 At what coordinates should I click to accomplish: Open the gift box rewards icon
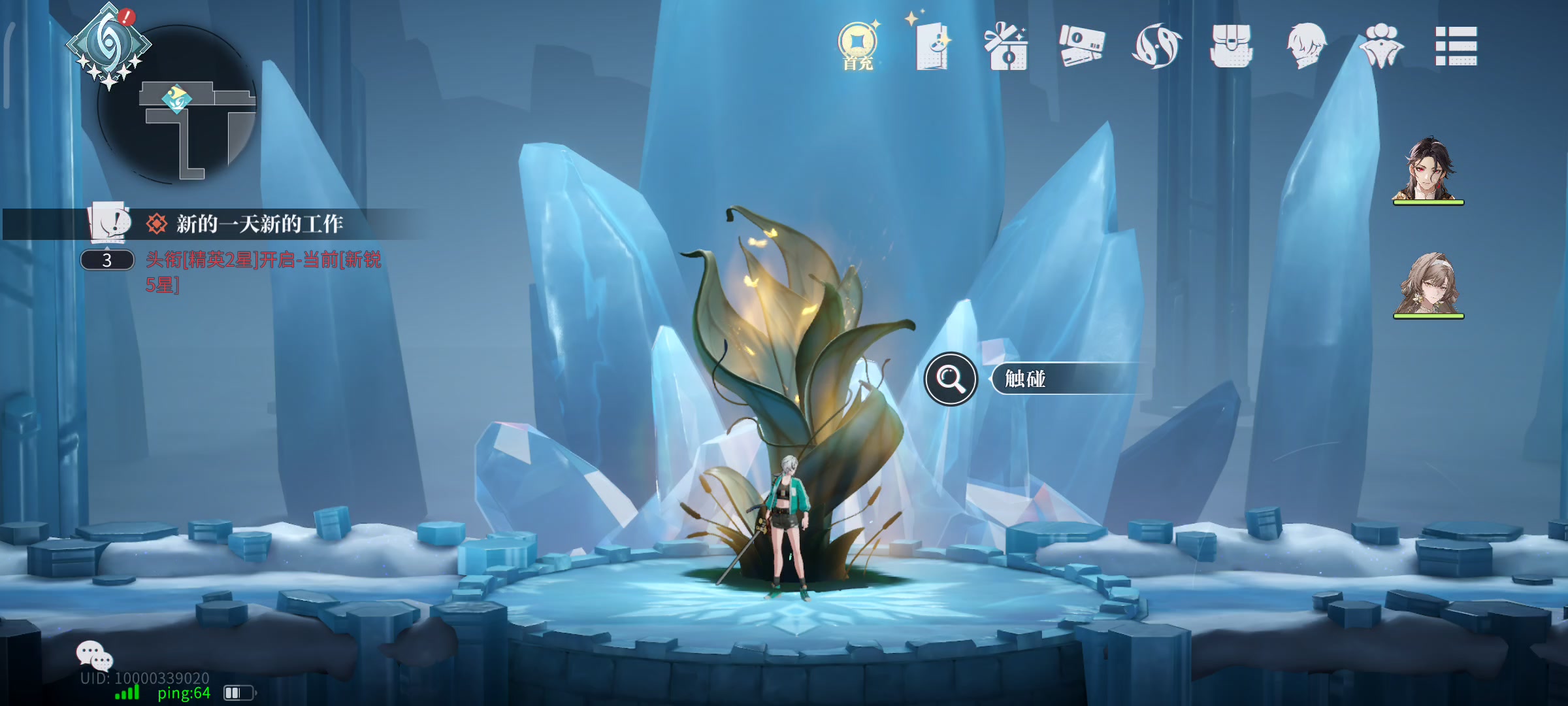(x=1006, y=46)
